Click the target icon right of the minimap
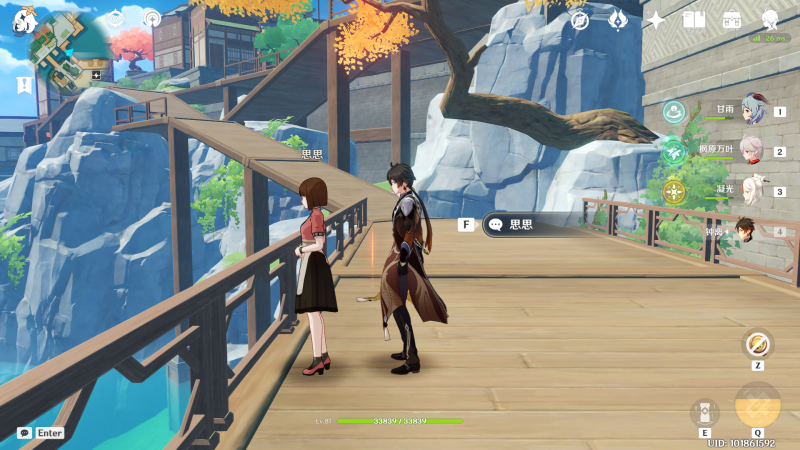 [x=116, y=18]
